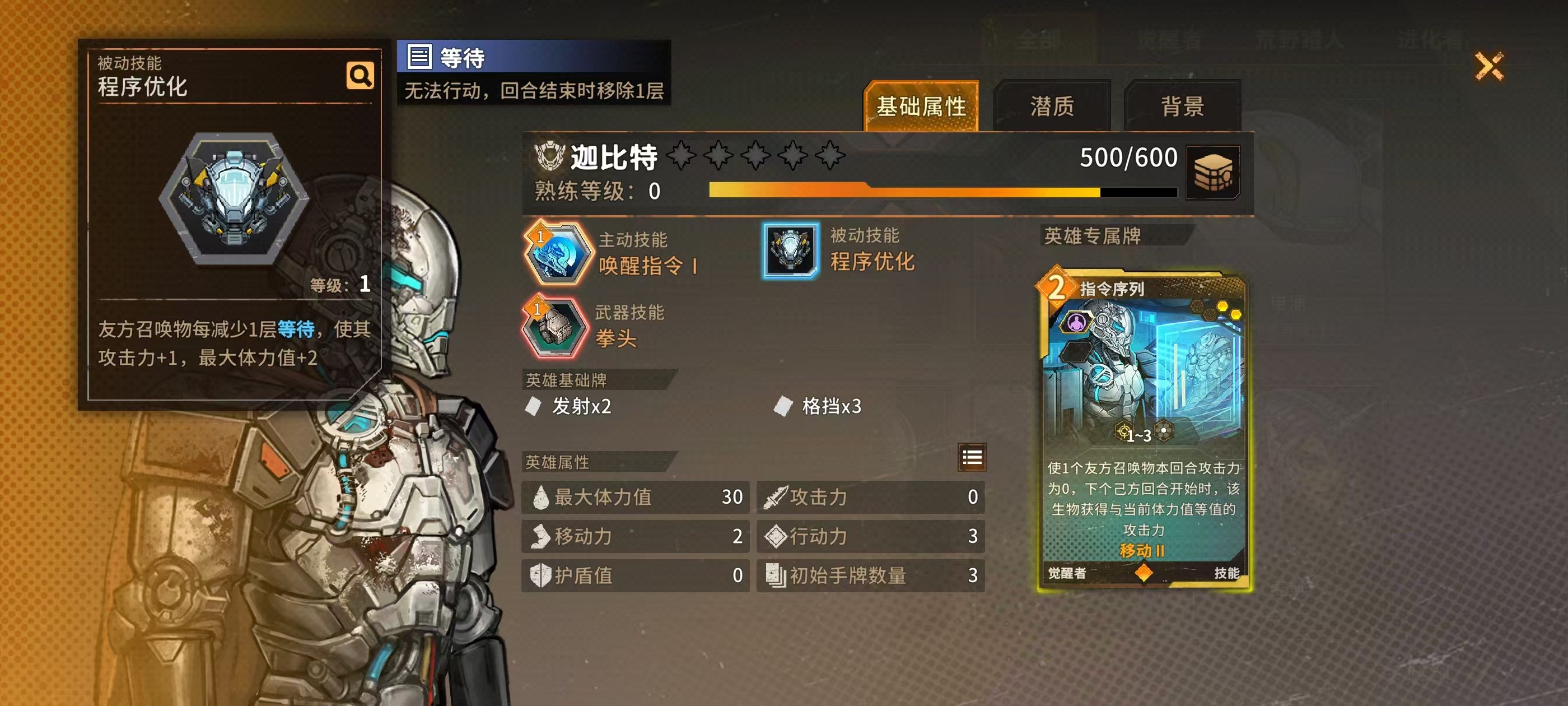Inspect the 拳头 weapon skill icon
The height and width of the screenshot is (706, 1568).
pos(554,327)
